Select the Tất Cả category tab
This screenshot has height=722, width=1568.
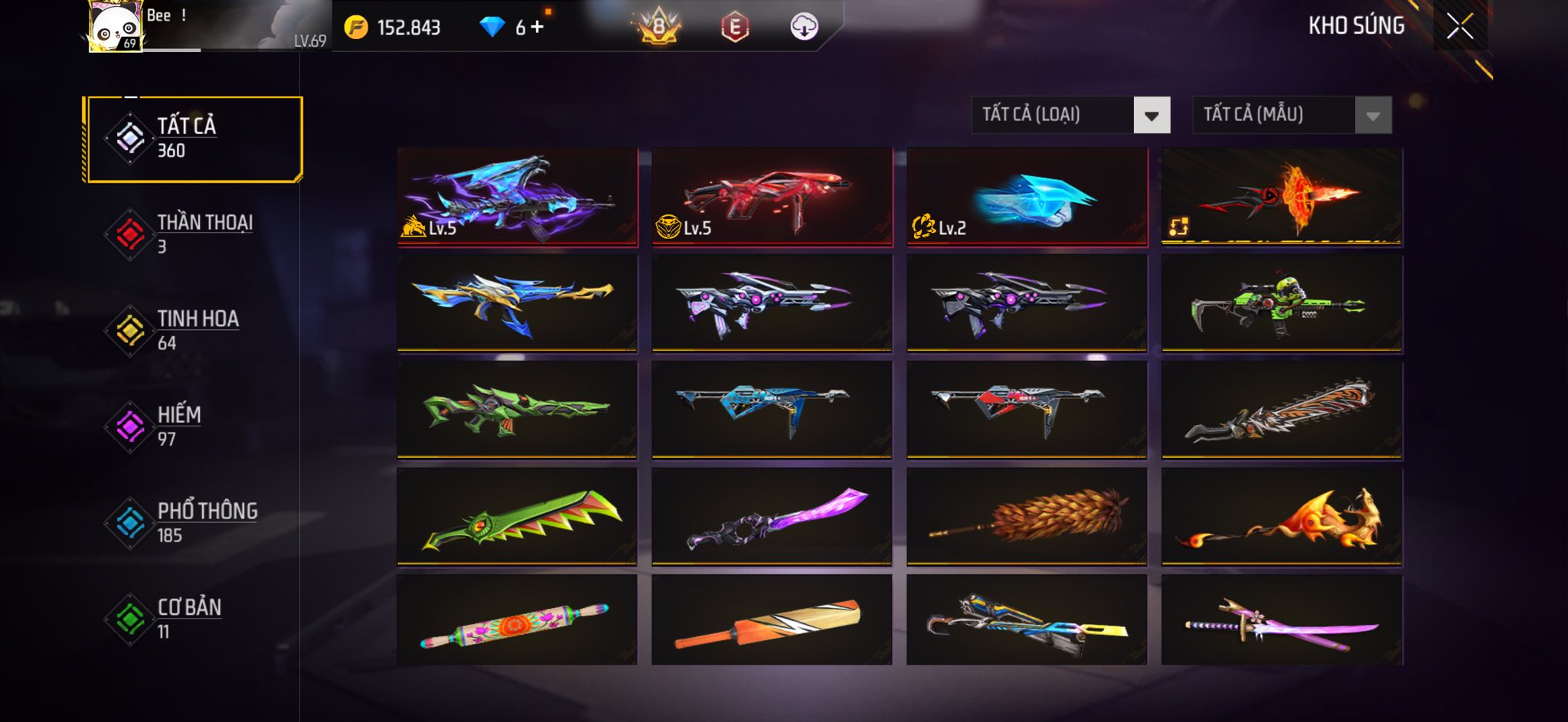(x=194, y=139)
